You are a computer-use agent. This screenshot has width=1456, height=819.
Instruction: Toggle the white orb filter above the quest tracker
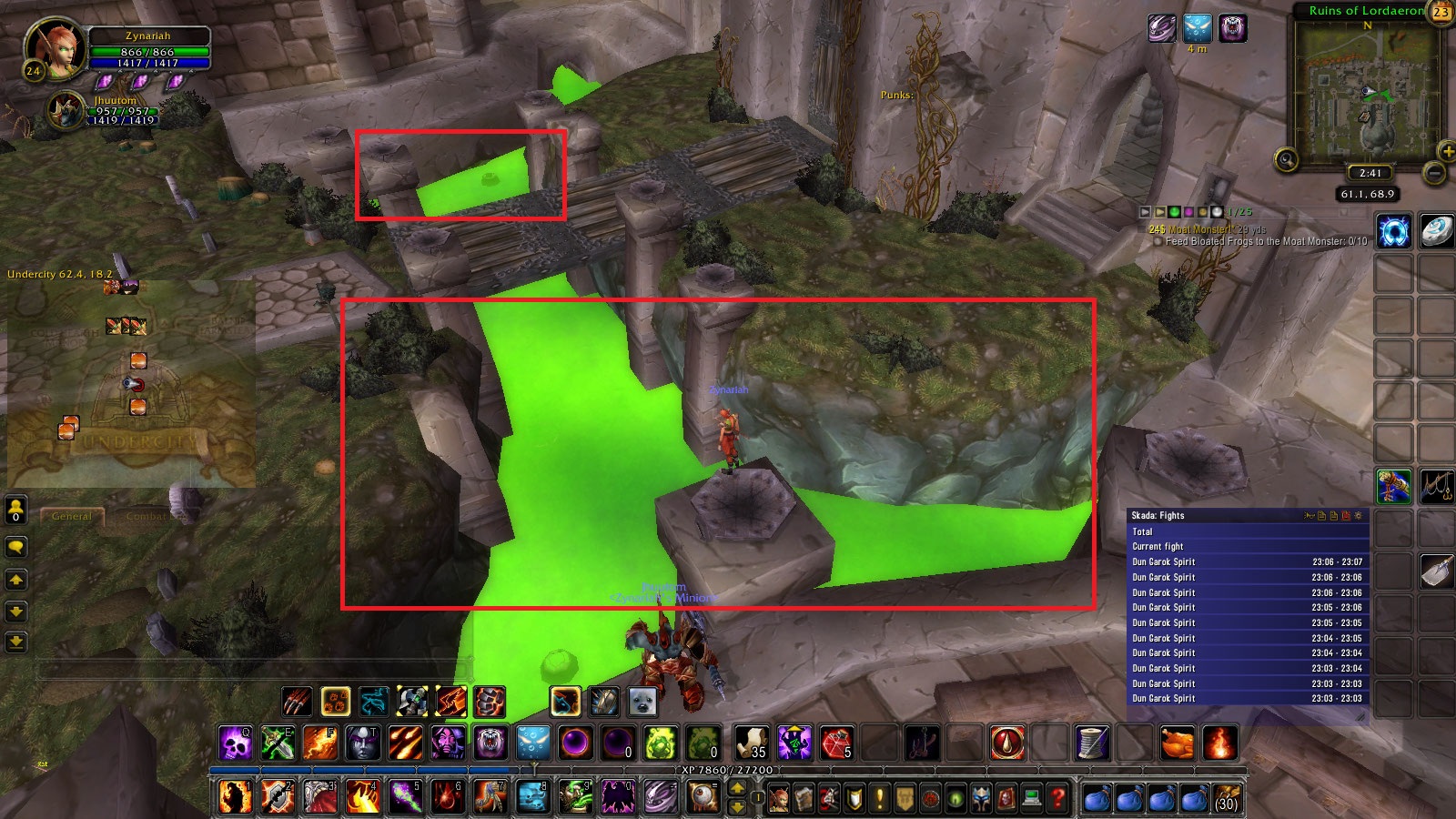pyautogui.click(x=1216, y=212)
